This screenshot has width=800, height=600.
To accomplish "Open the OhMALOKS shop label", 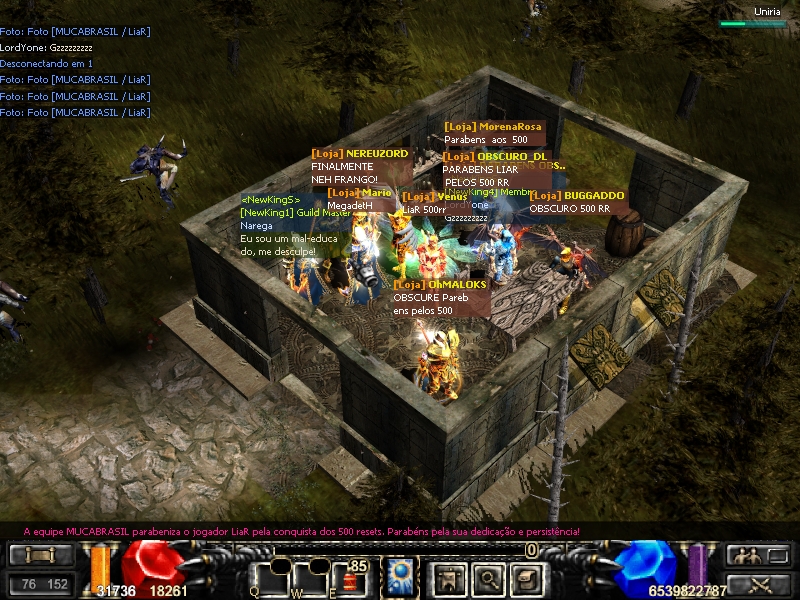I will click(x=440, y=285).
